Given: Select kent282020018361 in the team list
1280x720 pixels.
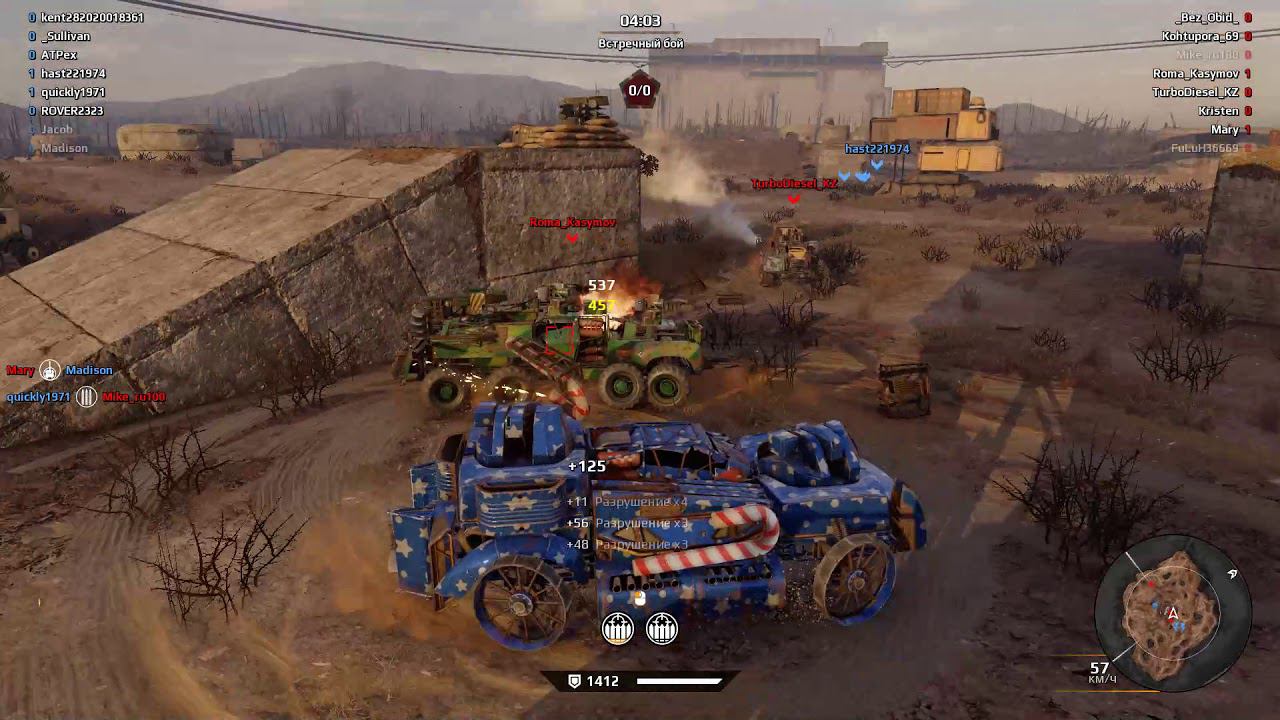Looking at the screenshot, I should (92, 18).
